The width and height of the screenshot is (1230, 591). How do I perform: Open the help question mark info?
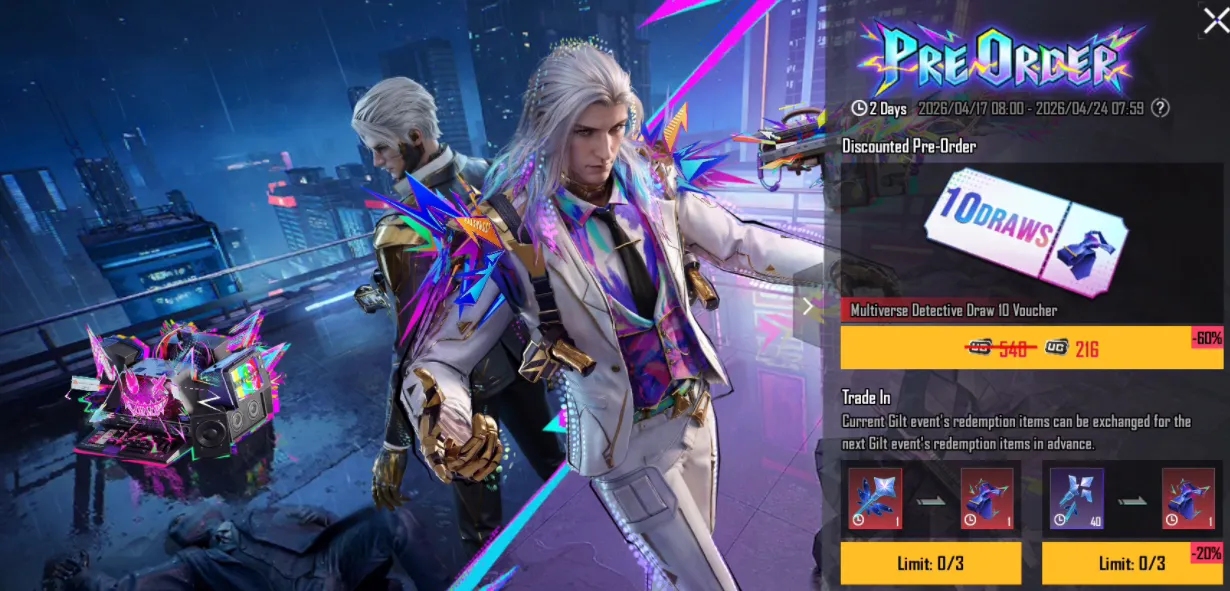click(1160, 108)
